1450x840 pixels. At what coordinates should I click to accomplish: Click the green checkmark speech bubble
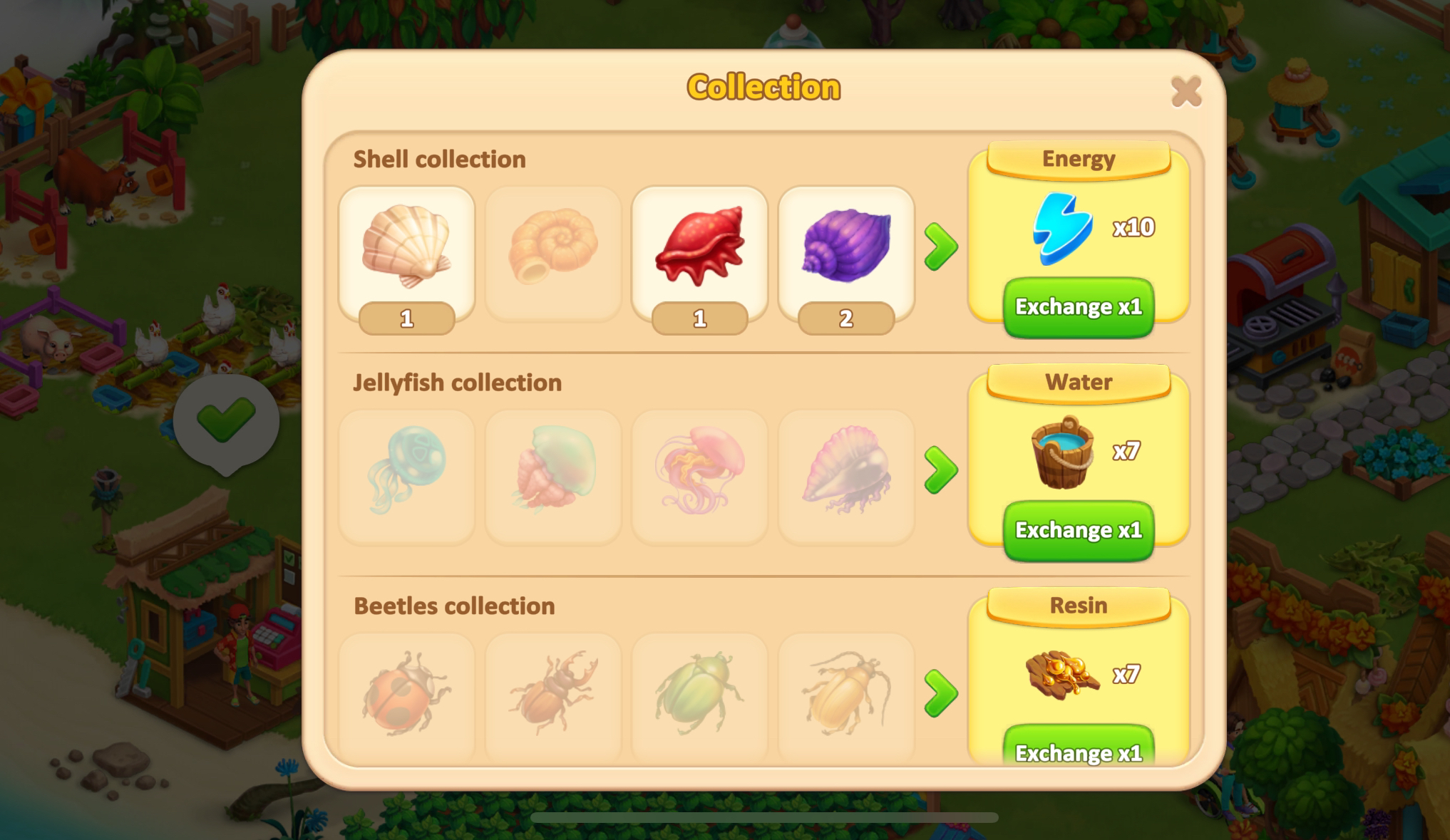pyautogui.click(x=226, y=420)
